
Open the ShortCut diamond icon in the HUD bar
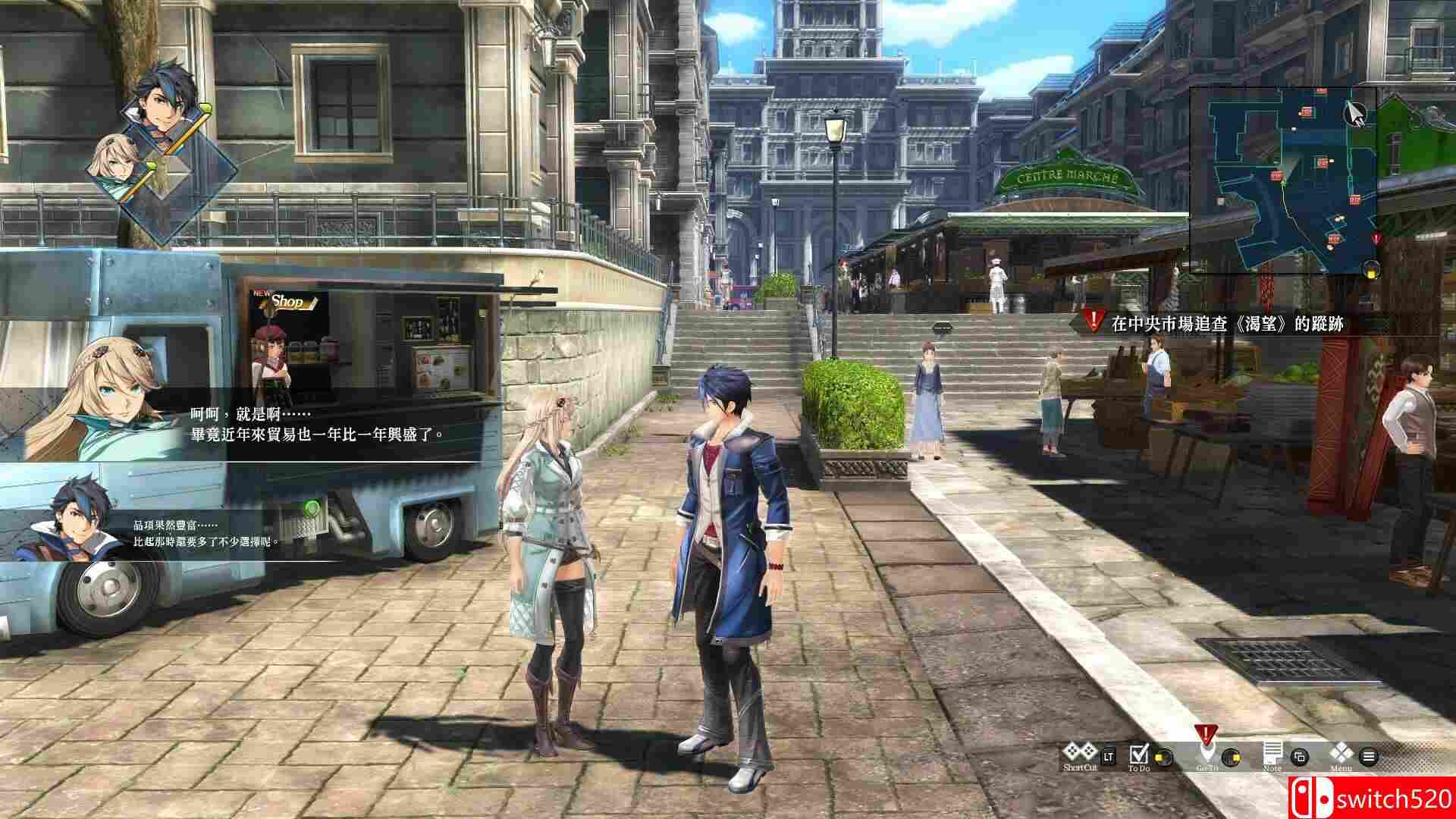click(x=1080, y=753)
